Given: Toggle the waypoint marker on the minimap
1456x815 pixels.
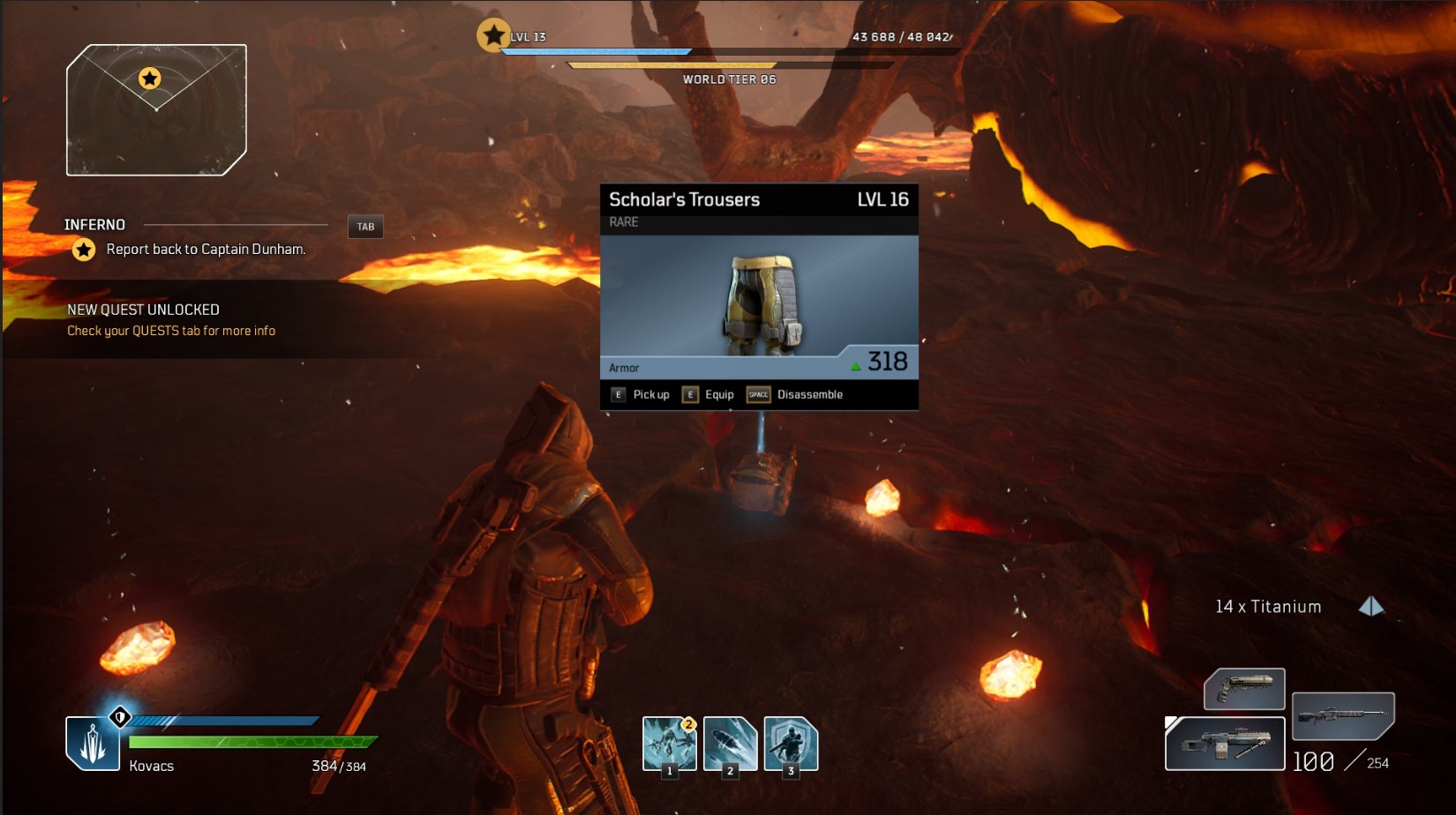Looking at the screenshot, I should [150, 79].
